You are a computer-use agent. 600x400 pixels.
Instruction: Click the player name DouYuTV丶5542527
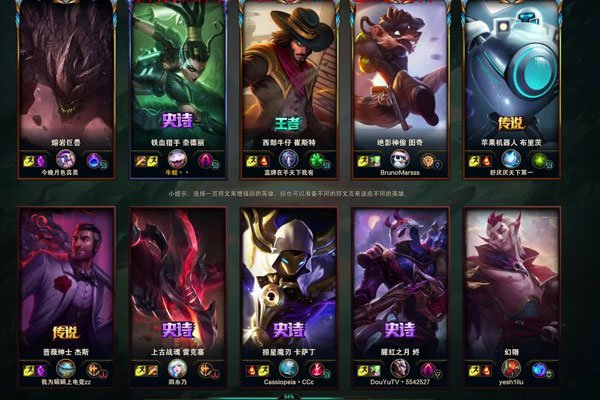[x=399, y=384]
